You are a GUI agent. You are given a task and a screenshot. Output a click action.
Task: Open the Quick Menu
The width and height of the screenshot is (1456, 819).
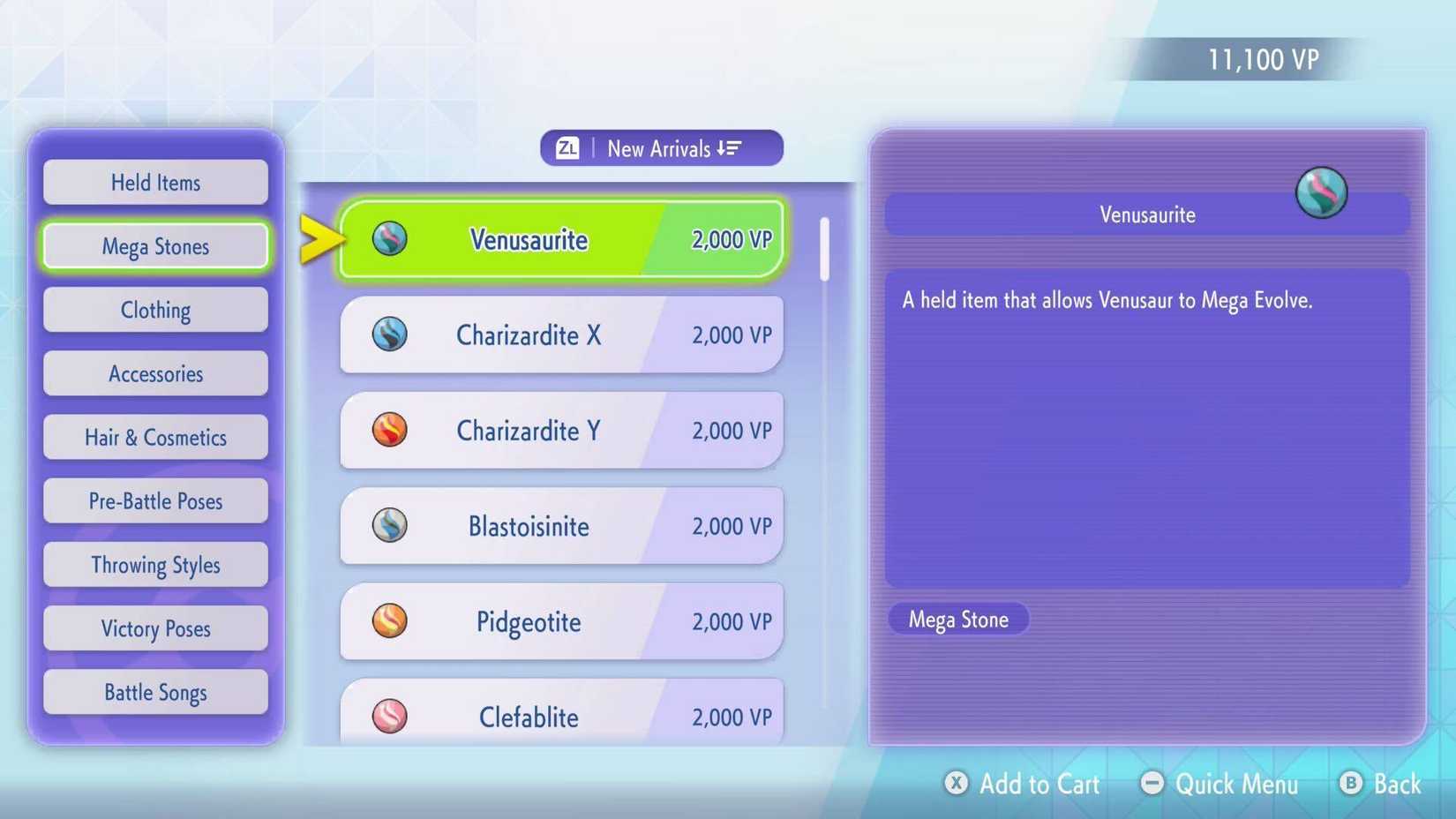pyautogui.click(x=1220, y=784)
